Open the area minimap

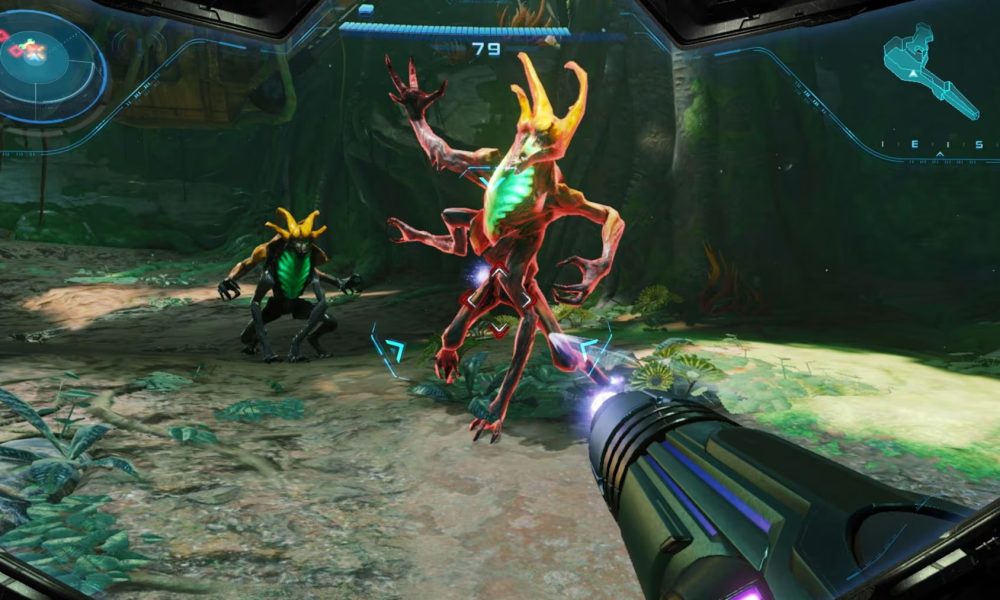(929, 73)
